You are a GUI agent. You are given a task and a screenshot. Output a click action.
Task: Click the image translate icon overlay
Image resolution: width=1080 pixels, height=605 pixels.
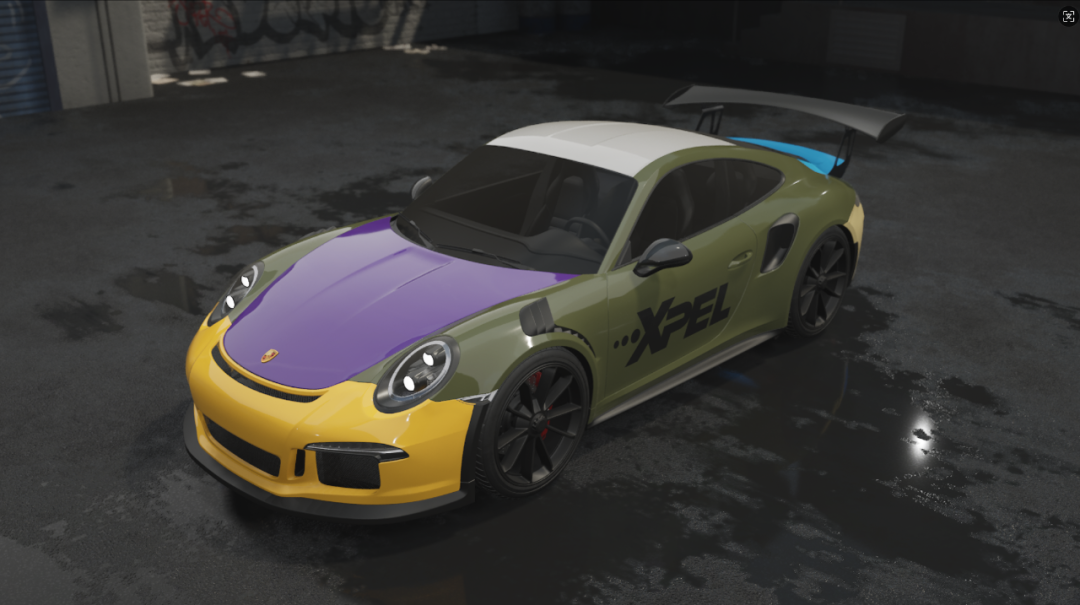tap(1068, 16)
